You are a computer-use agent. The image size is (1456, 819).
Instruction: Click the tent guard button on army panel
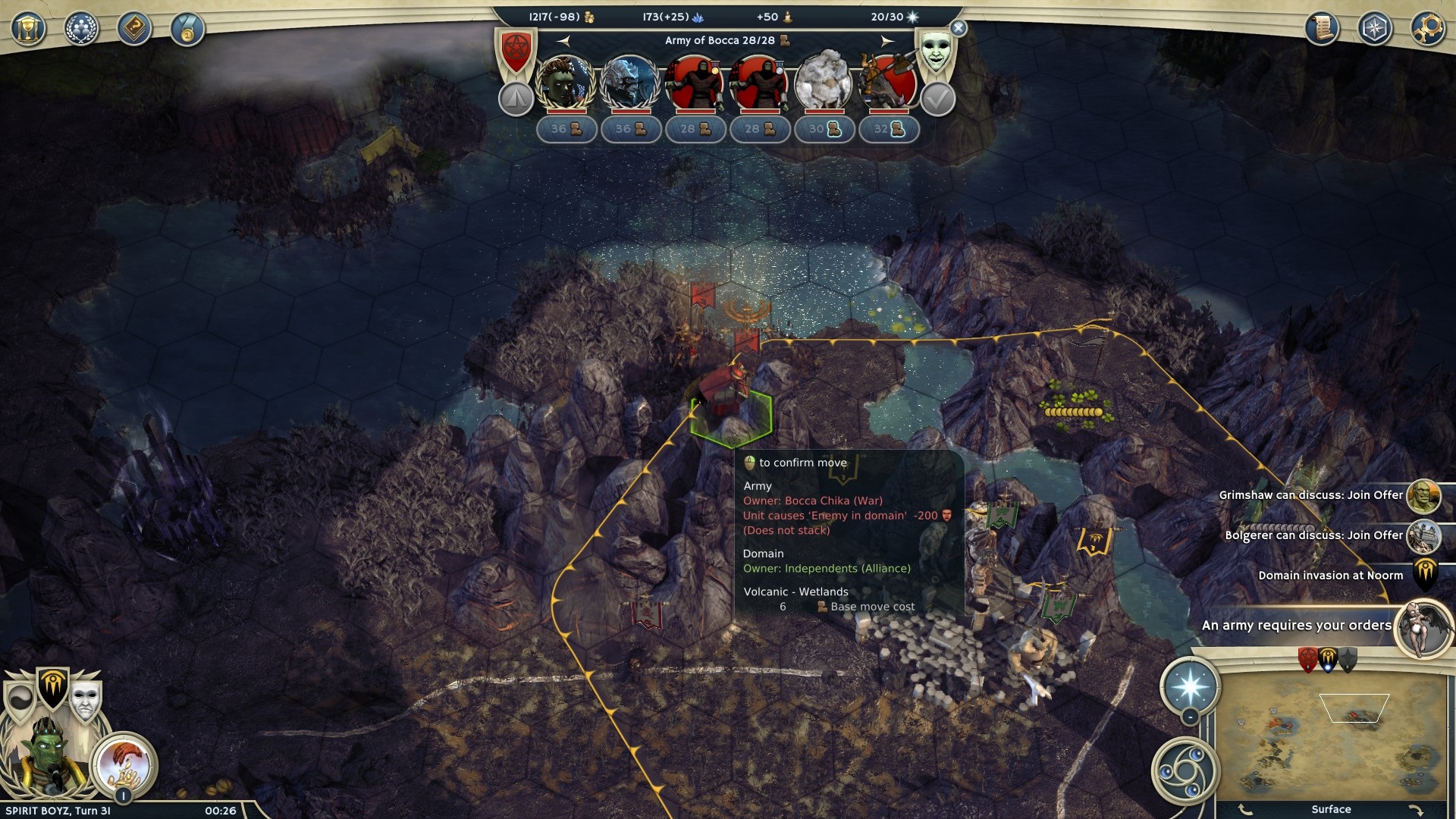pos(516,99)
